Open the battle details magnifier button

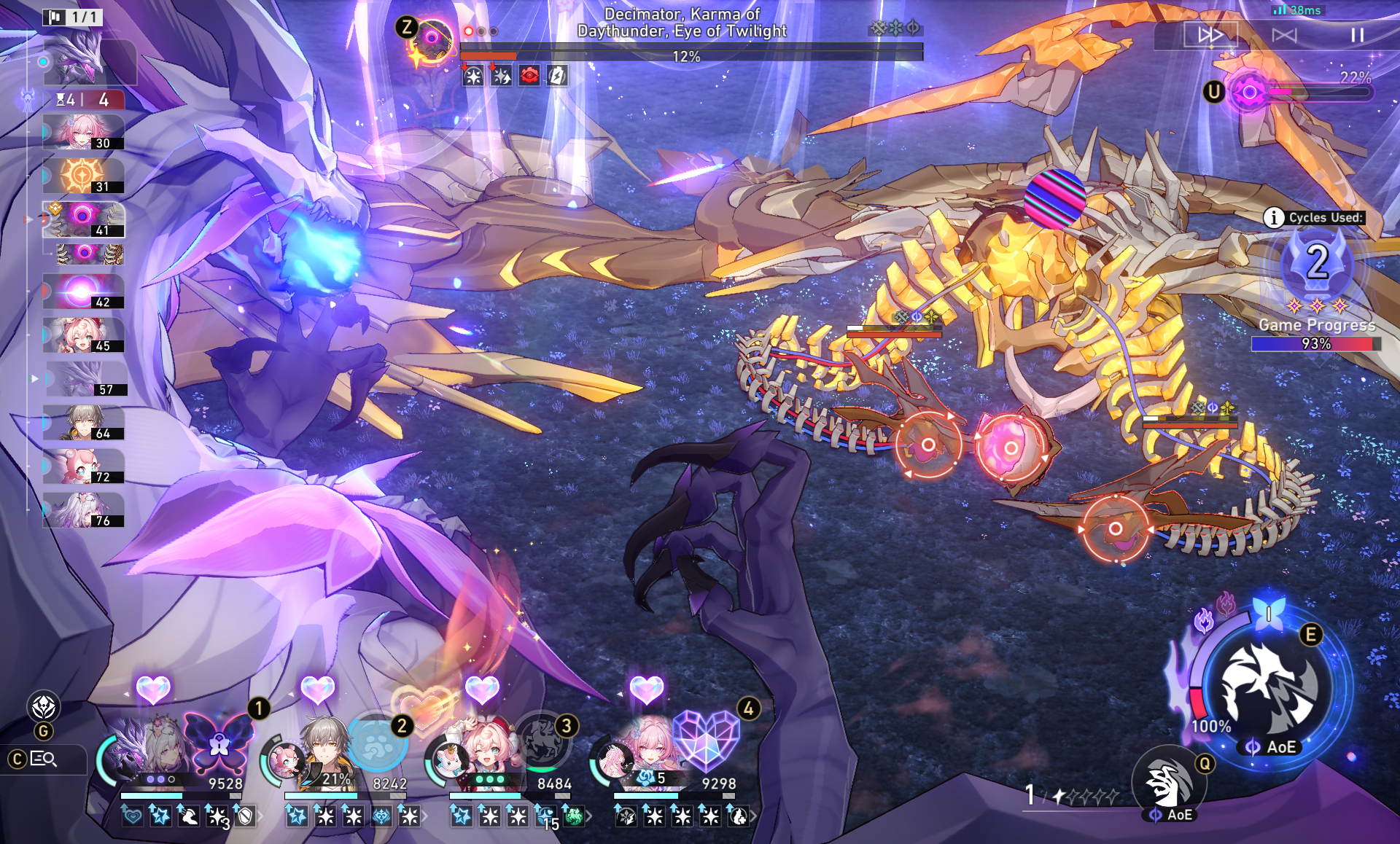coord(44,759)
